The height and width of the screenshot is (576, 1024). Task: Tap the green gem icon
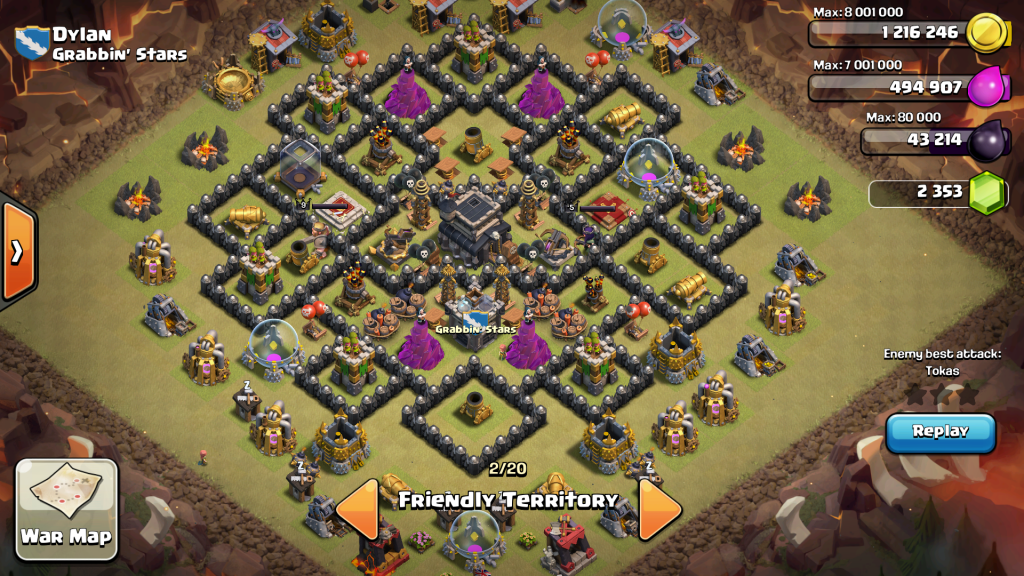click(x=986, y=192)
